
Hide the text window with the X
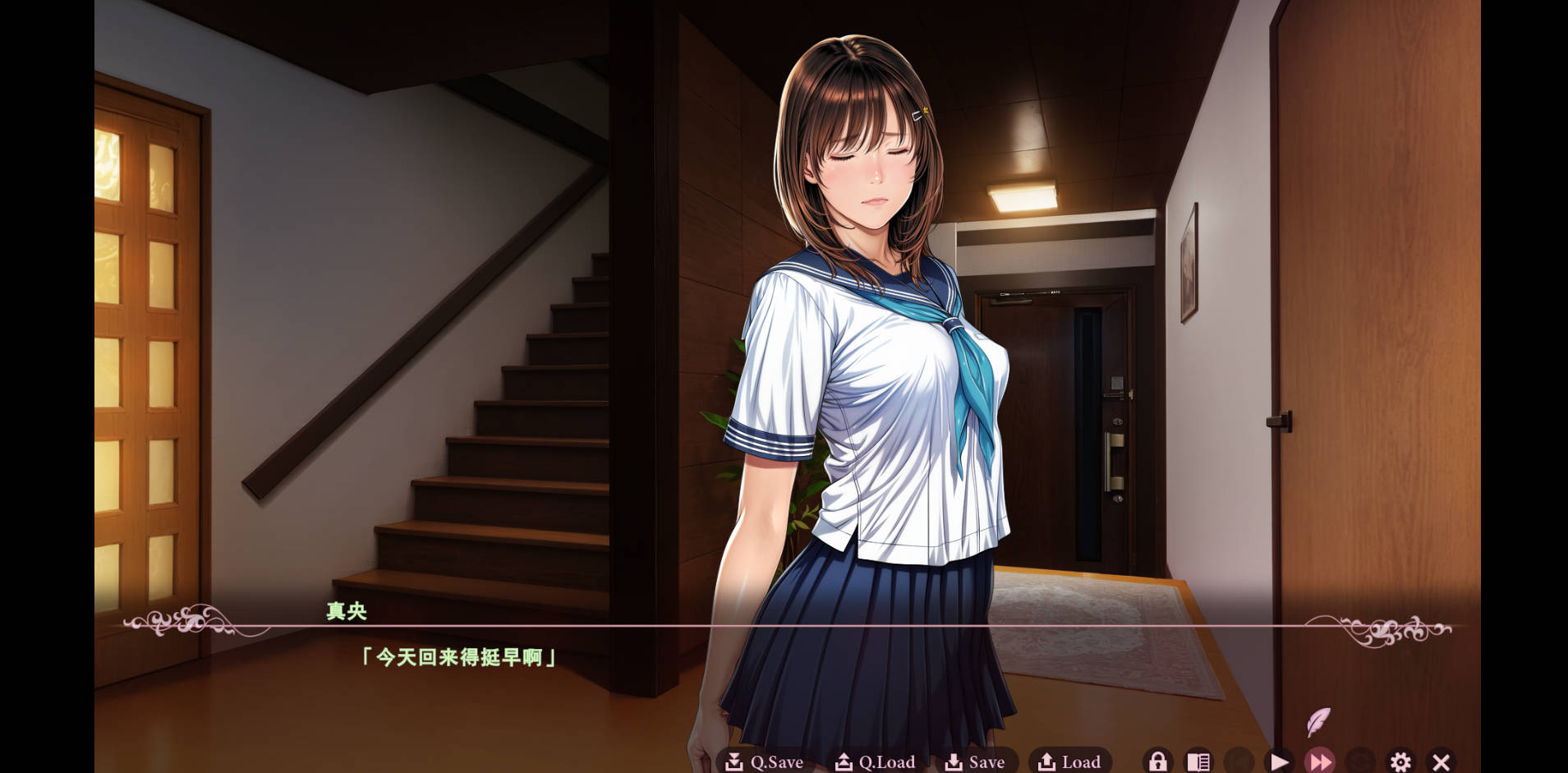click(1441, 761)
